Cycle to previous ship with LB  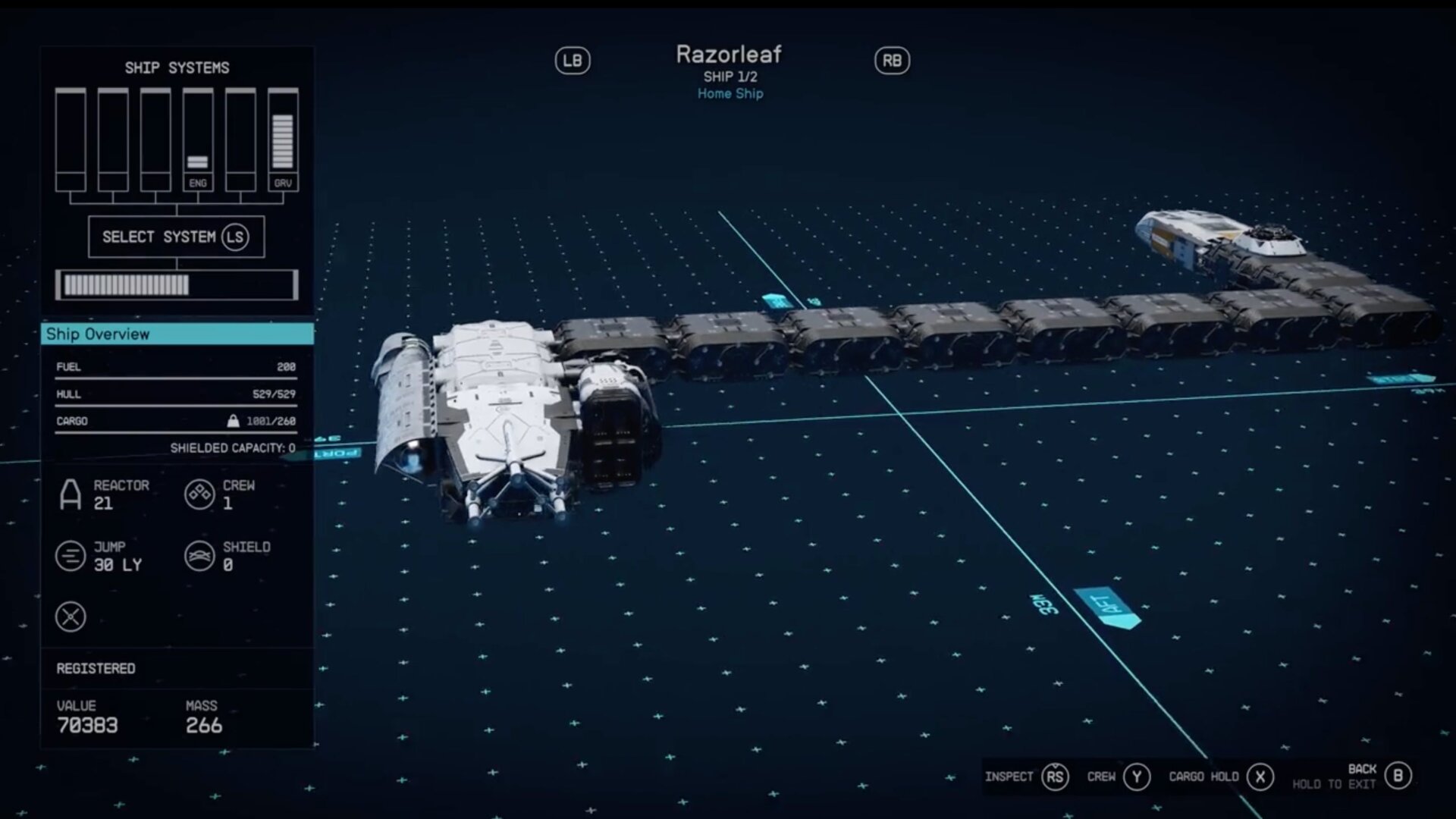coord(574,61)
